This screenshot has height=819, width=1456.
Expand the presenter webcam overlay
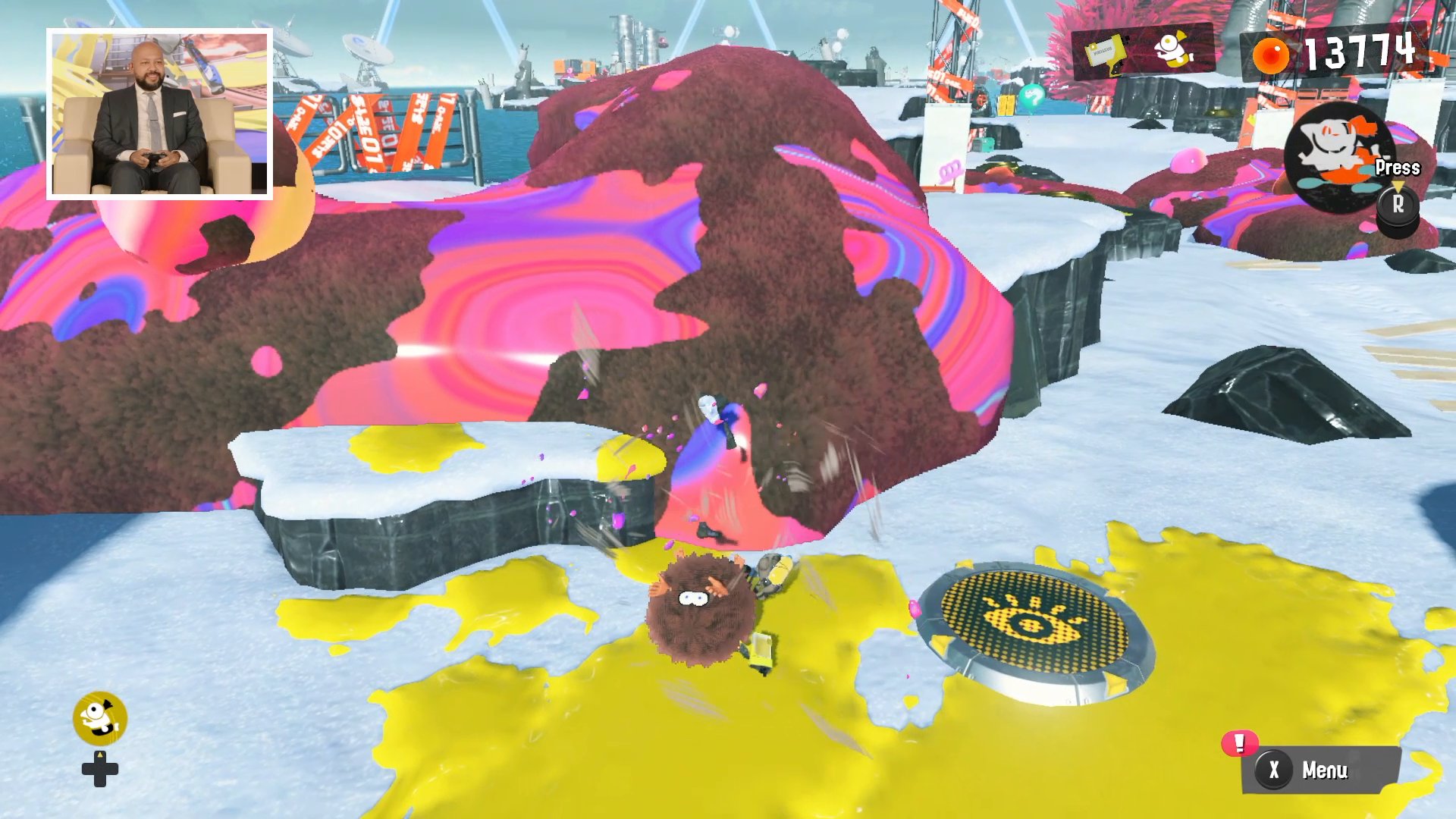pos(159,110)
